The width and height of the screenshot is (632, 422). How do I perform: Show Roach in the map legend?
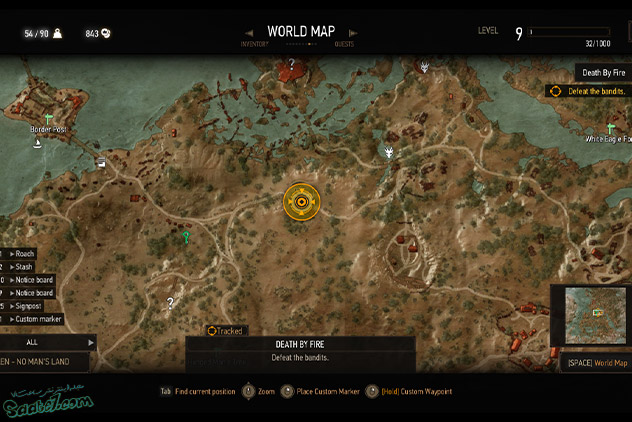tap(25, 254)
